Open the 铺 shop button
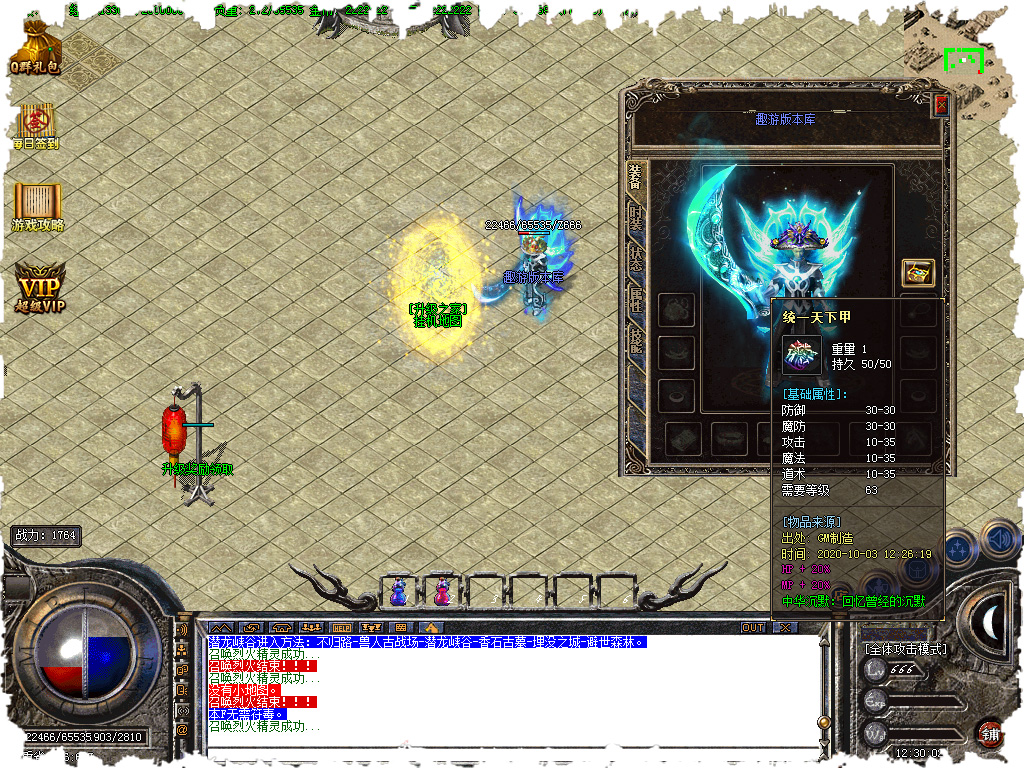This screenshot has height=768, width=1024. tap(990, 733)
